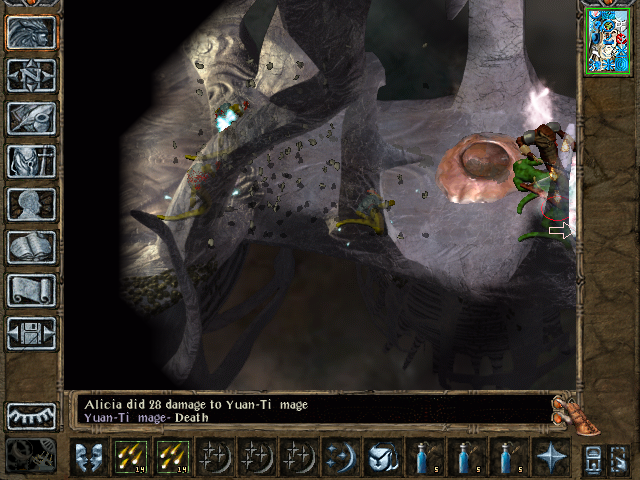Rest the party with the closed-eye button
This screenshot has width=640, height=480.
click(x=31, y=415)
